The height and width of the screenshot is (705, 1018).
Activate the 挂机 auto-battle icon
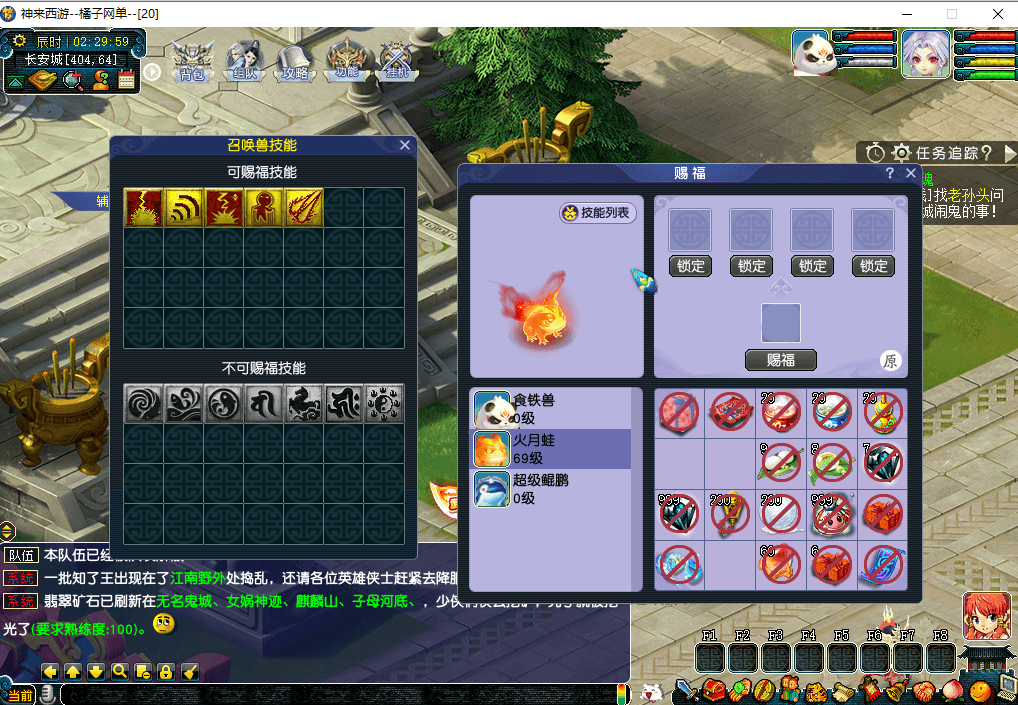click(x=396, y=60)
